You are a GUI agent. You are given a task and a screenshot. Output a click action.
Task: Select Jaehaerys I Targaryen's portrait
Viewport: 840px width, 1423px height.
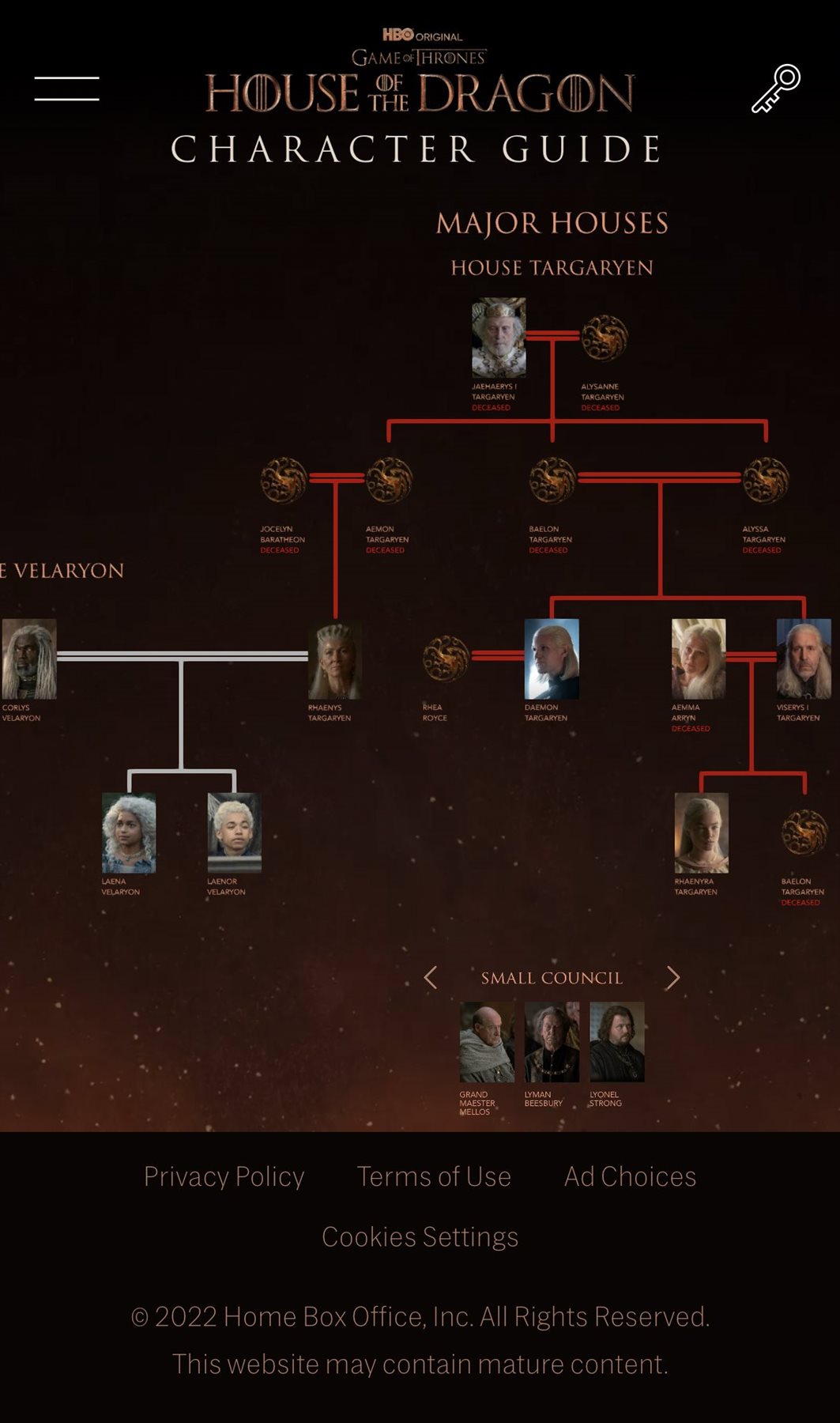499,338
